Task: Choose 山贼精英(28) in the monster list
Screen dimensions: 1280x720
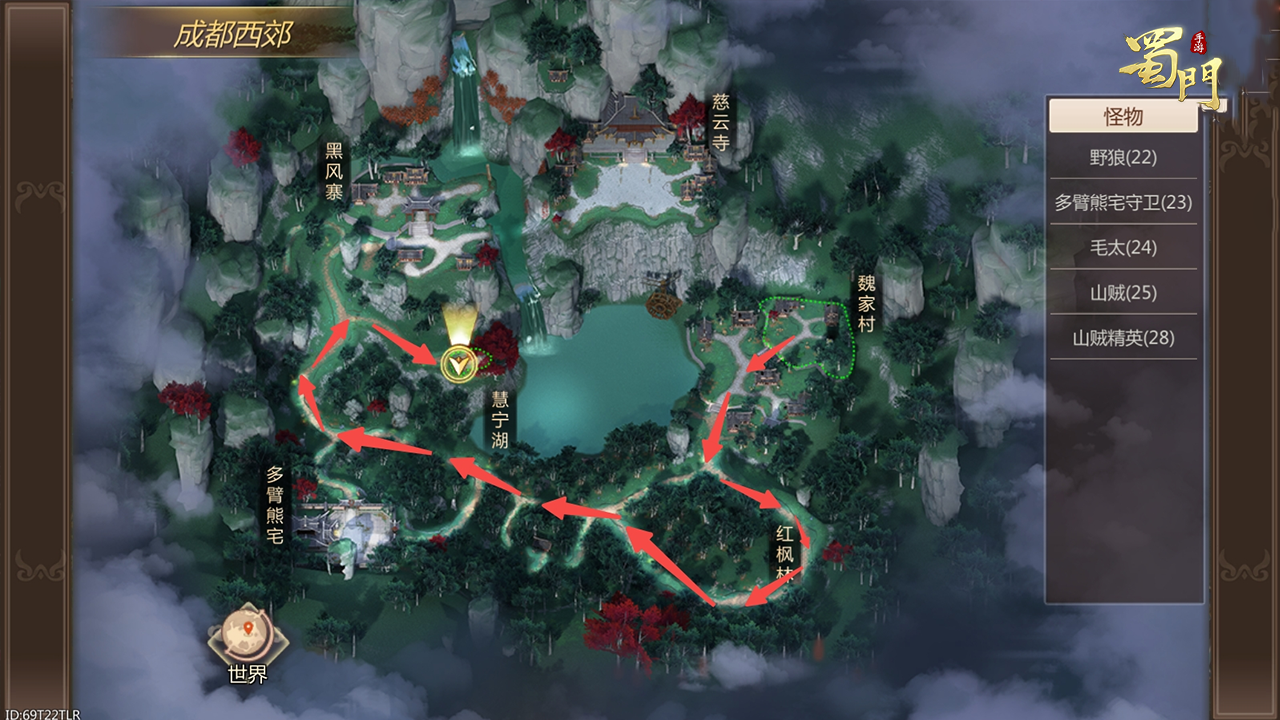Action: click(1123, 337)
